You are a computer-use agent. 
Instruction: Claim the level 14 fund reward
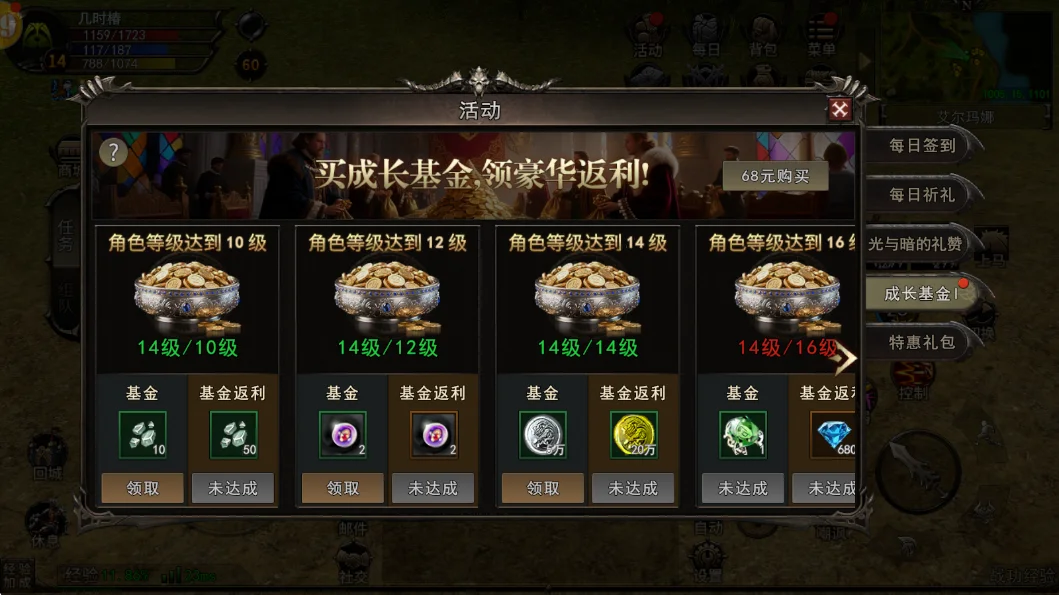pyautogui.click(x=543, y=488)
